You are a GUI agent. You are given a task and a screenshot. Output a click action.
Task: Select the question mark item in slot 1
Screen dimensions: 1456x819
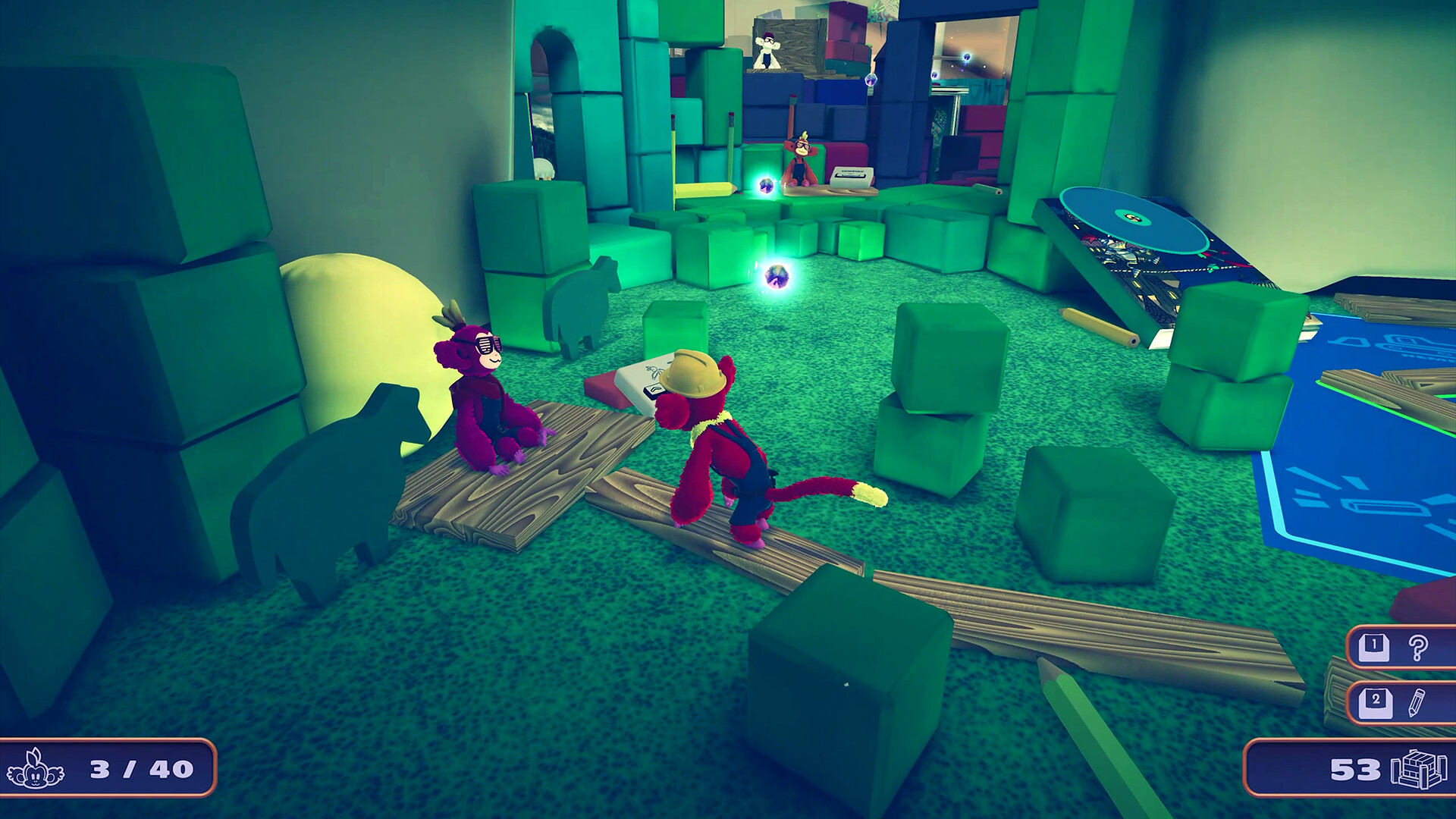(1419, 648)
